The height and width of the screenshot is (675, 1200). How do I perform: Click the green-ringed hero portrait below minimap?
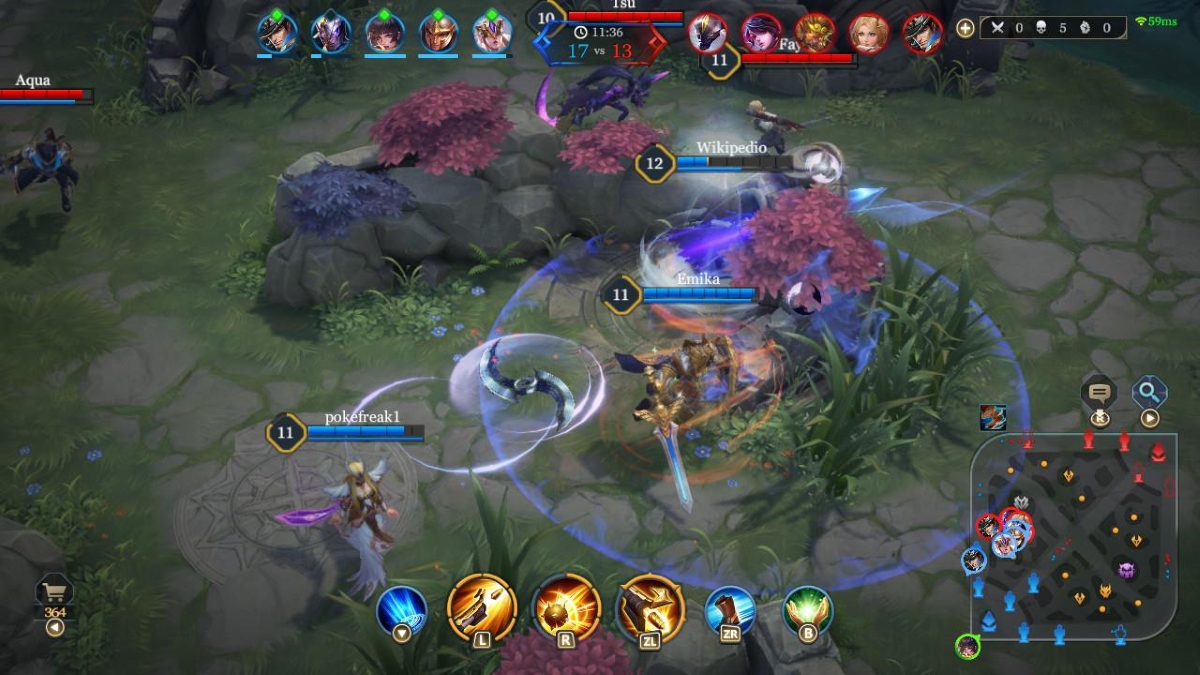click(966, 647)
